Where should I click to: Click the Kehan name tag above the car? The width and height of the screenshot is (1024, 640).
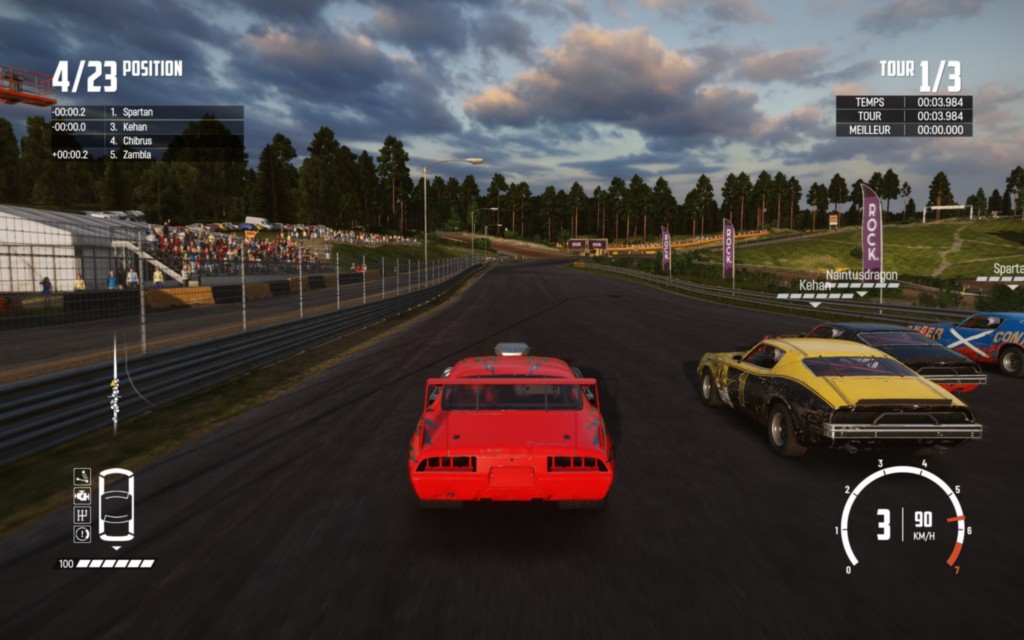pos(815,286)
